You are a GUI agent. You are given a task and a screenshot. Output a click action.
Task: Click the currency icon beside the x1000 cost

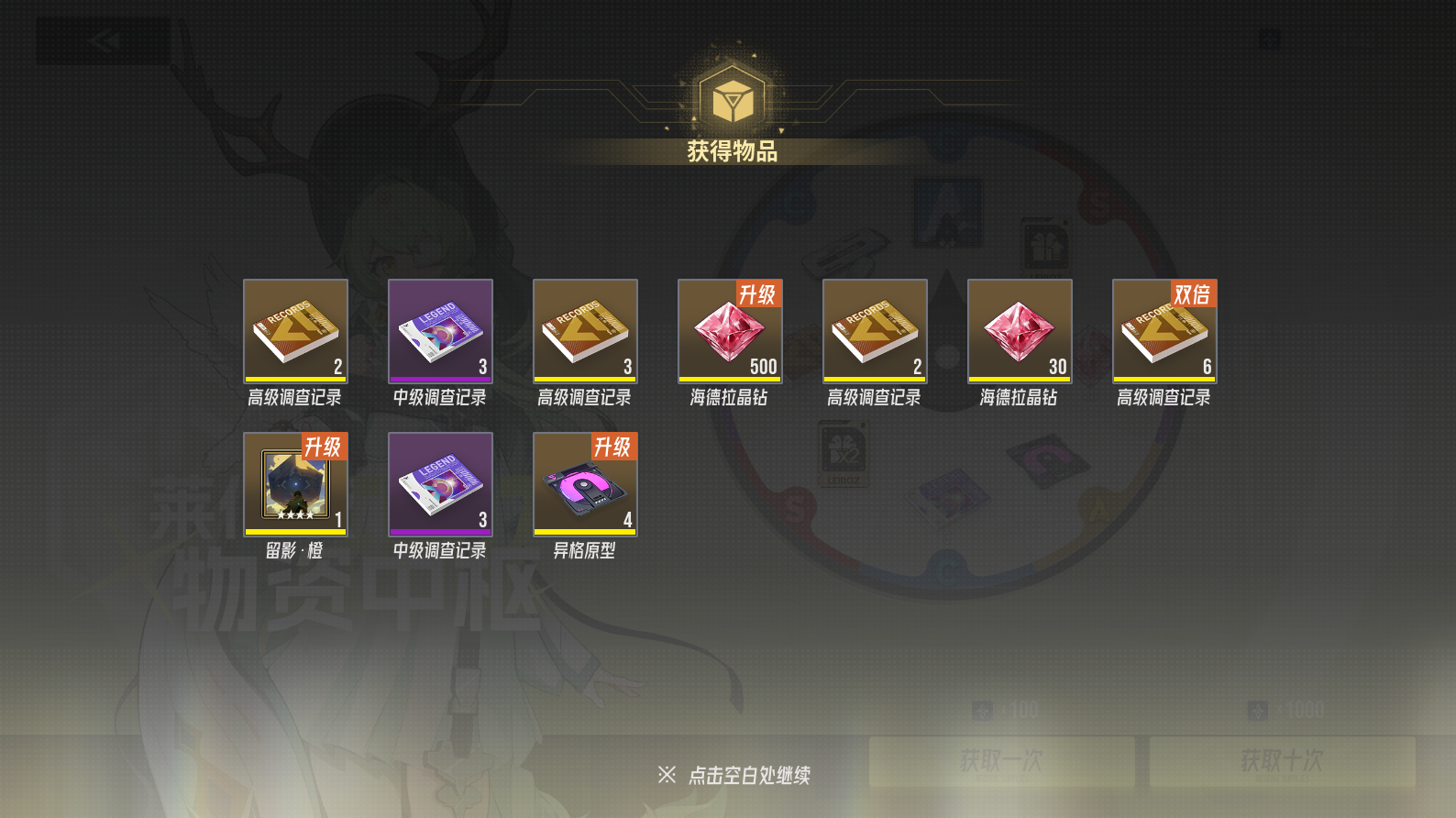[x=1255, y=709]
